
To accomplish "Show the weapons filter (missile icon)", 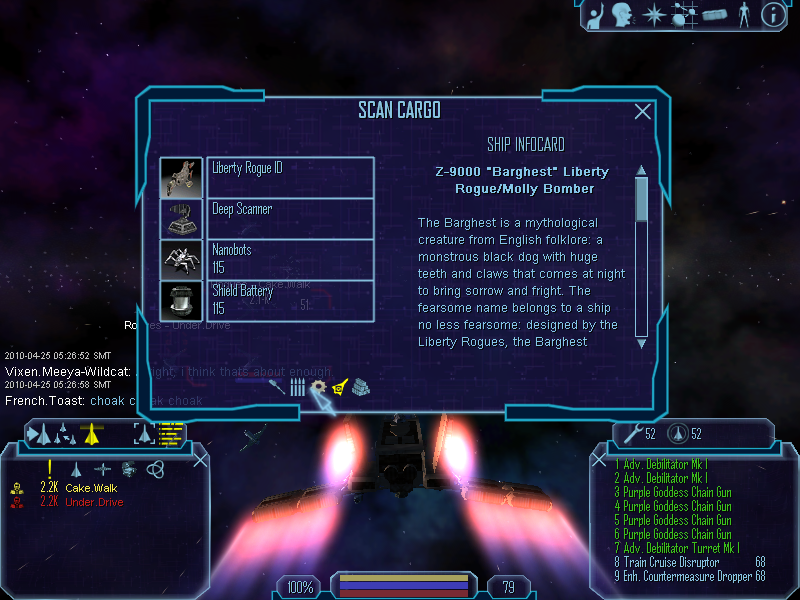I will [x=277, y=386].
